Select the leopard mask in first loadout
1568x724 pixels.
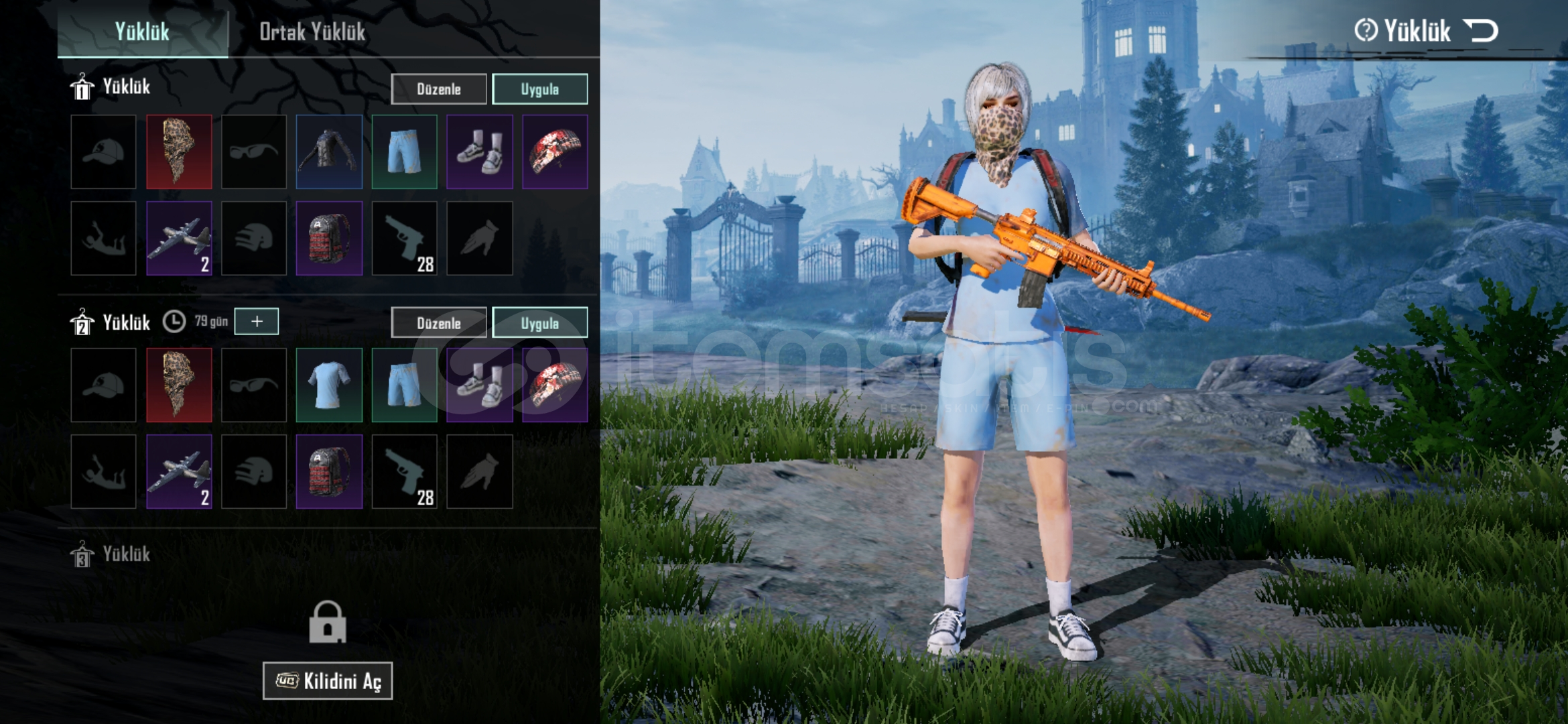click(179, 152)
